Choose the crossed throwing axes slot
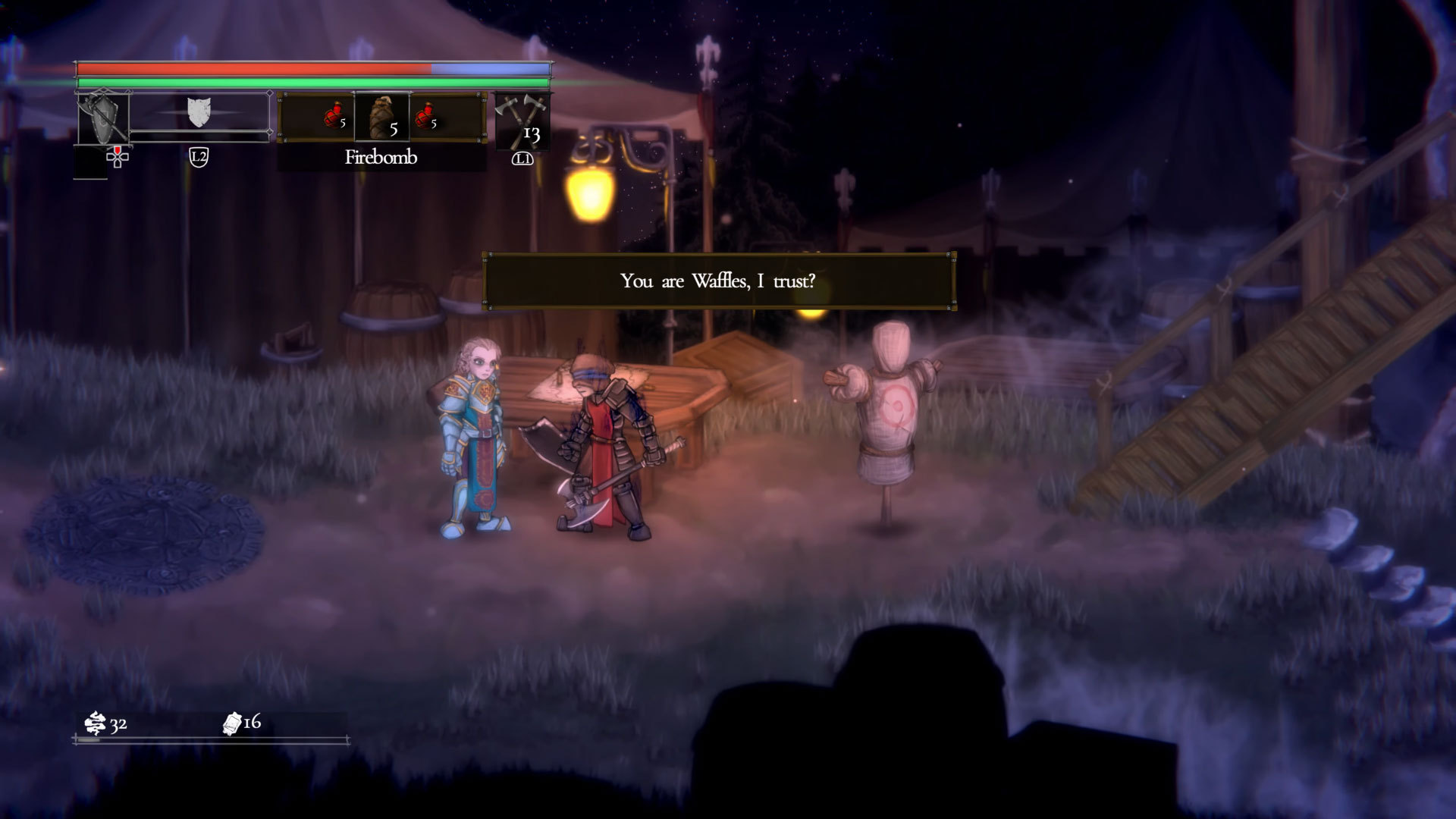The image size is (1456, 819). point(522,120)
